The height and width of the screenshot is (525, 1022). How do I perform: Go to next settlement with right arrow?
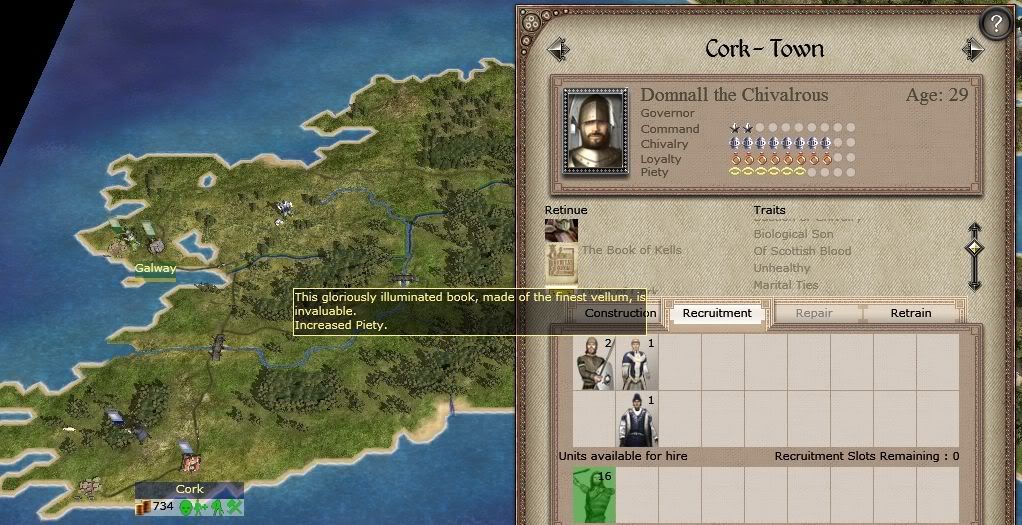[x=973, y=49]
